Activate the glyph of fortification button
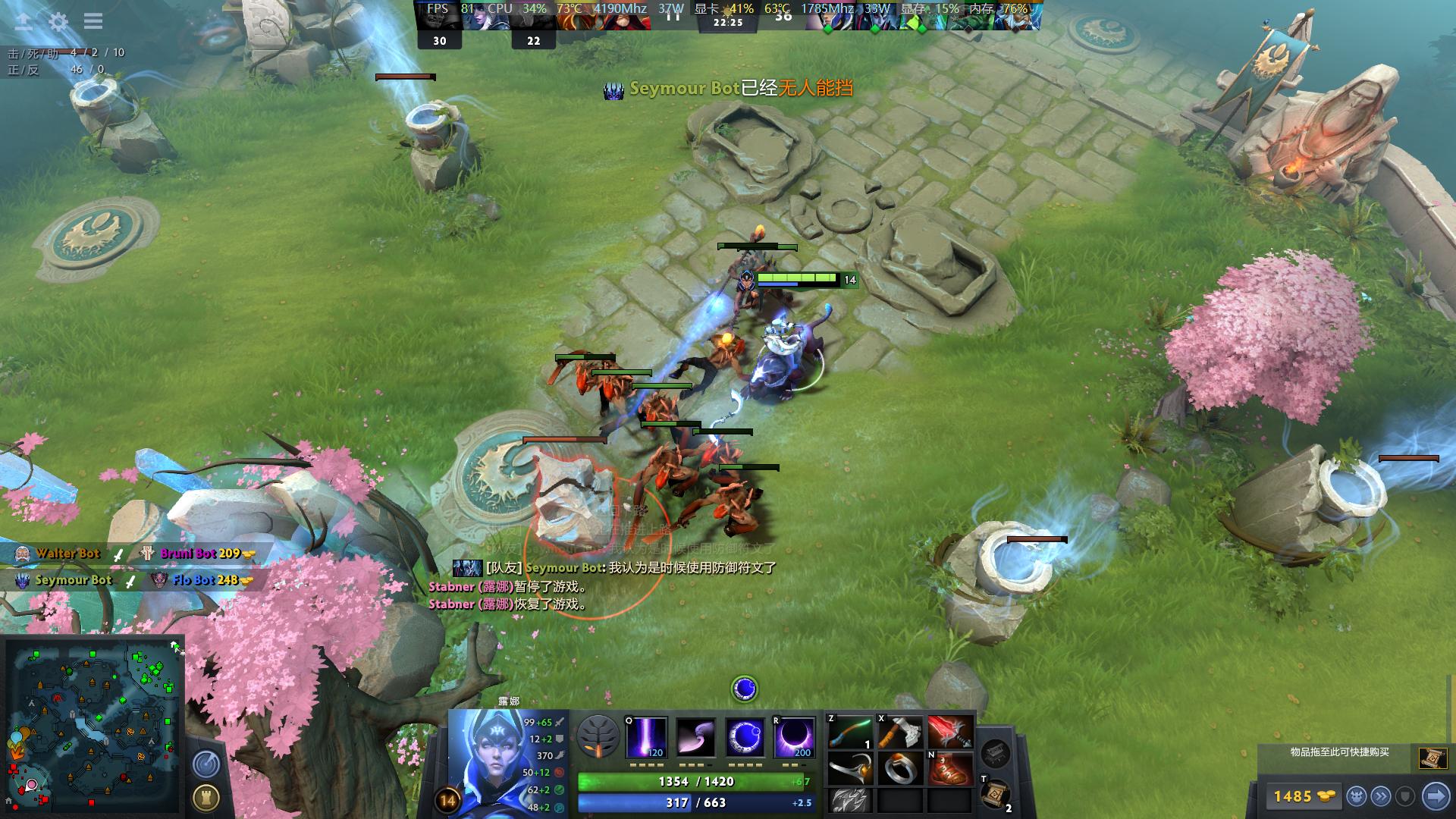1456x819 pixels. point(206,797)
